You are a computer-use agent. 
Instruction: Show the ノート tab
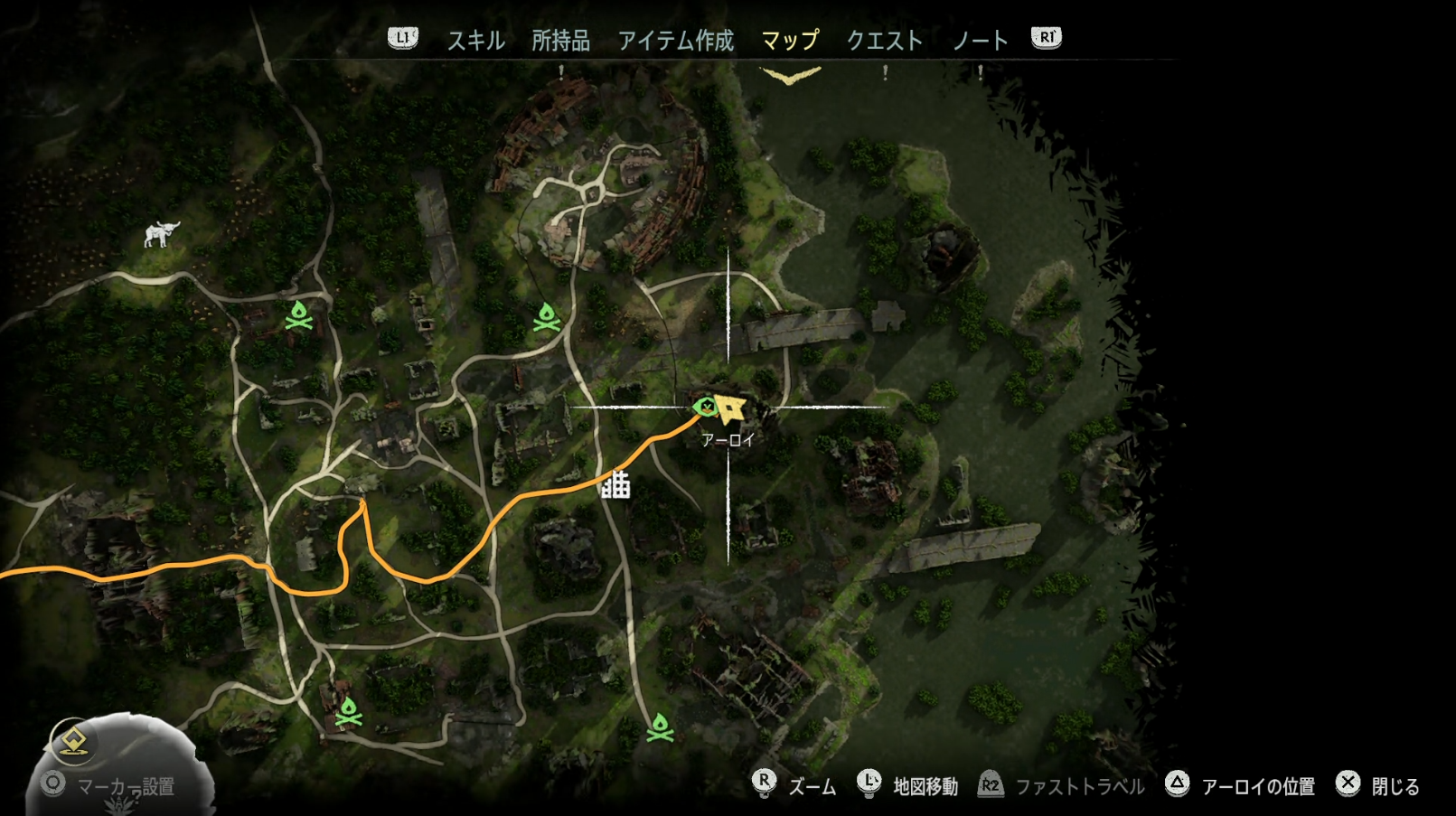click(x=980, y=41)
